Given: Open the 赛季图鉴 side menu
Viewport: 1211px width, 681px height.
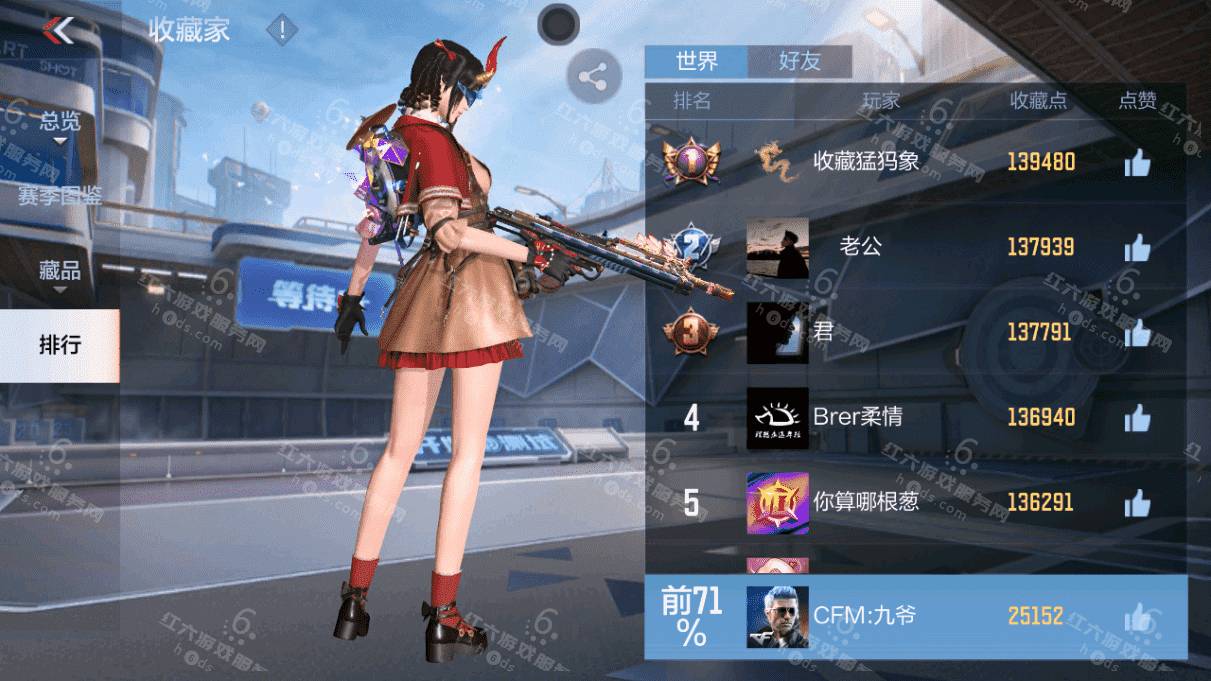Looking at the screenshot, I should (x=60, y=196).
